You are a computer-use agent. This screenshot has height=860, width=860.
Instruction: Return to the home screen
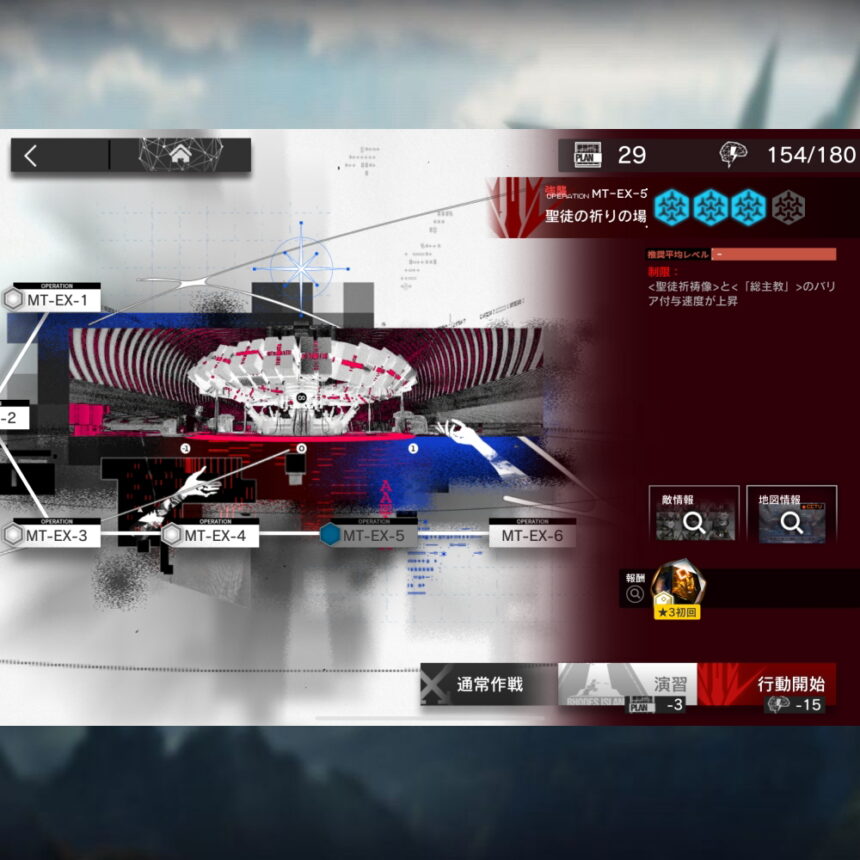[180, 155]
